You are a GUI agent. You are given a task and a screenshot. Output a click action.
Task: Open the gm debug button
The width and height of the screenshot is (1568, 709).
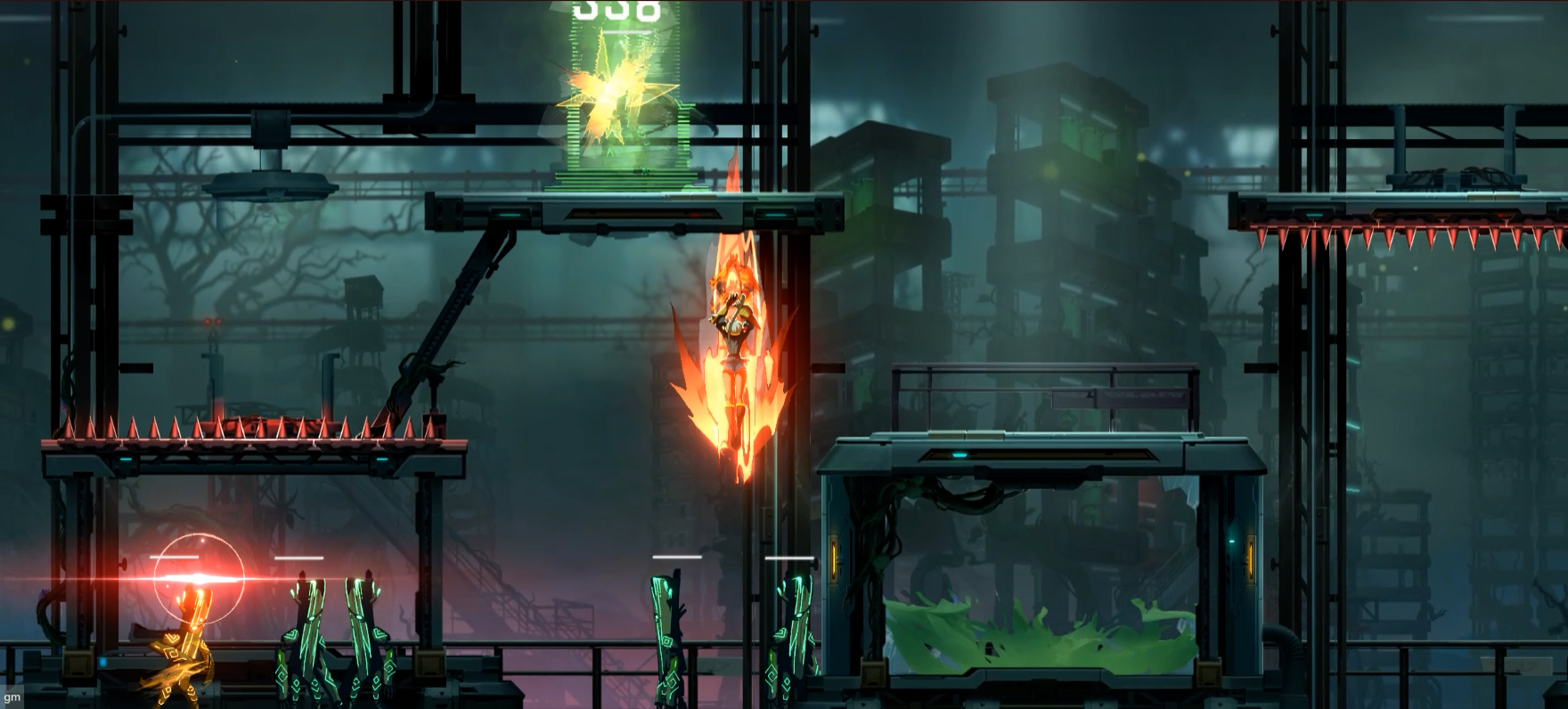pyautogui.click(x=12, y=700)
